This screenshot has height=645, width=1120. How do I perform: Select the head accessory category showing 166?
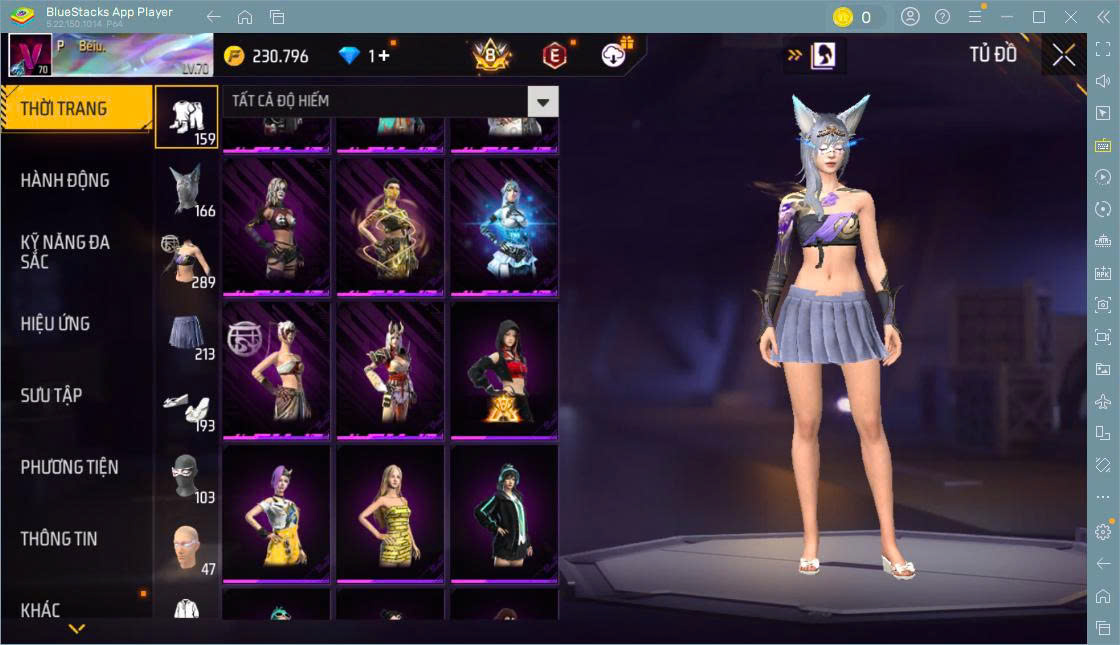point(187,189)
